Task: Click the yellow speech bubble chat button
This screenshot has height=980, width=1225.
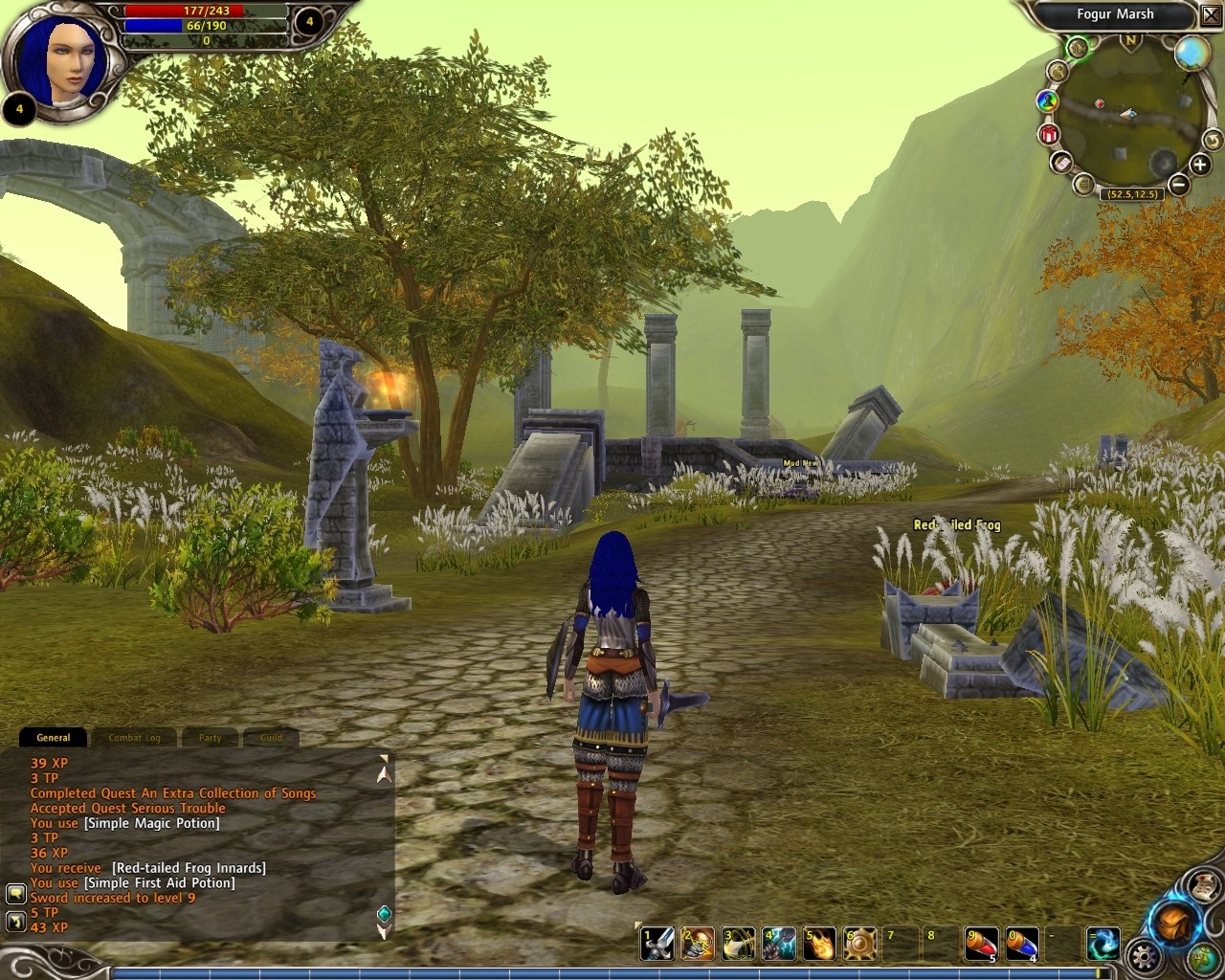Action: [x=15, y=894]
